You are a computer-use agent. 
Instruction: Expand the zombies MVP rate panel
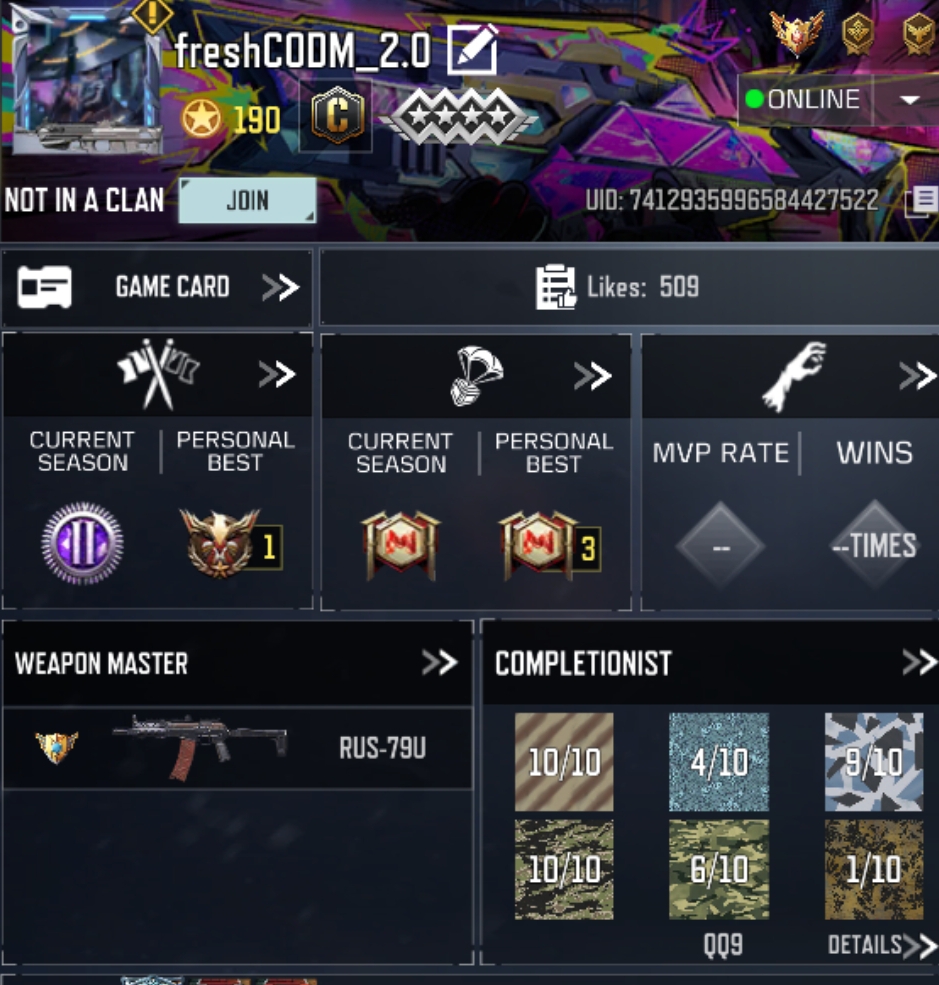(916, 376)
